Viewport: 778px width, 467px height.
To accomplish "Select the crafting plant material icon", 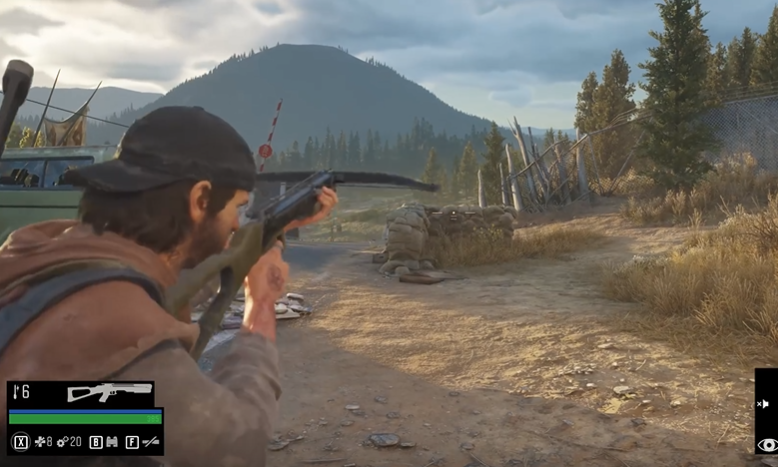I will [x=38, y=441].
